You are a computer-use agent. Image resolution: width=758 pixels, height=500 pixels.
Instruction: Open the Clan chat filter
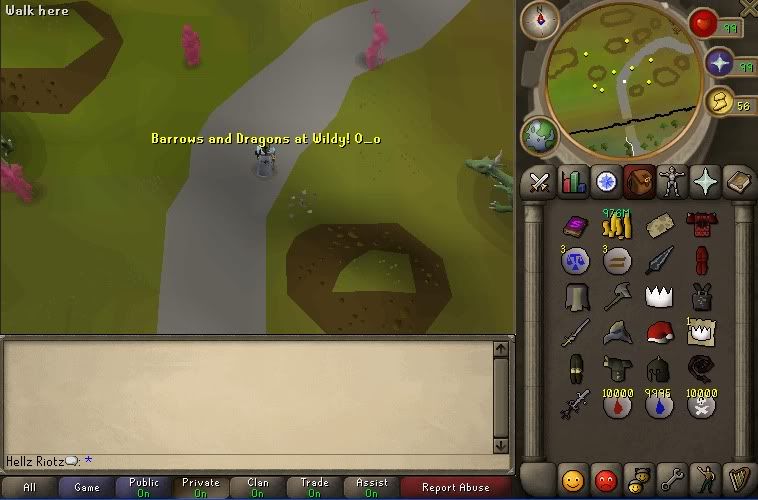pyautogui.click(x=258, y=488)
